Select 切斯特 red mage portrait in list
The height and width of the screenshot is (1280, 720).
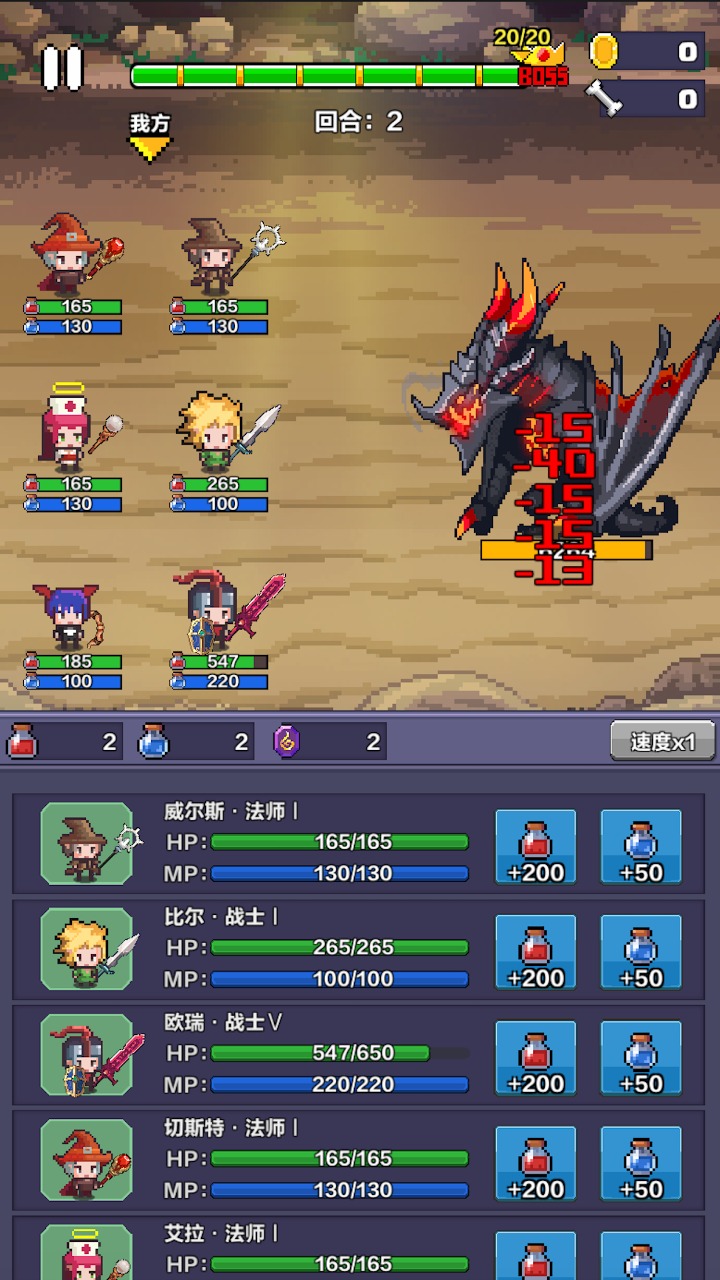click(87, 1161)
